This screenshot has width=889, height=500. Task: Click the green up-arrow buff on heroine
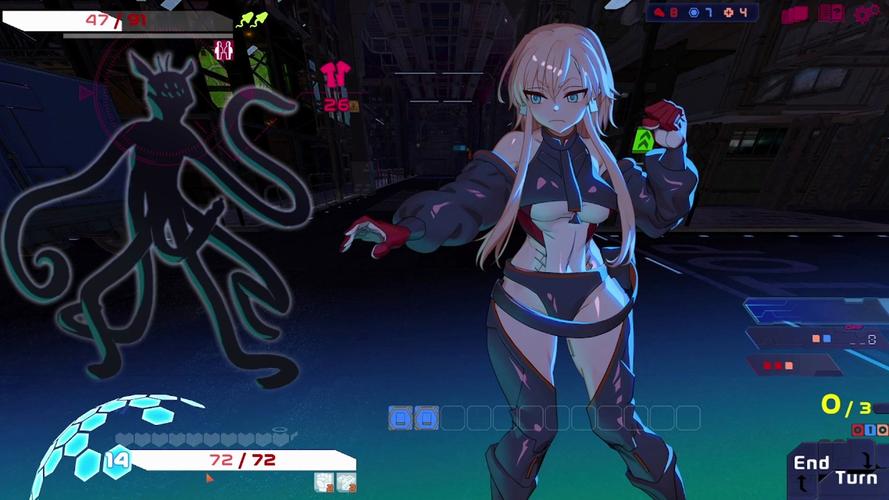(x=645, y=141)
